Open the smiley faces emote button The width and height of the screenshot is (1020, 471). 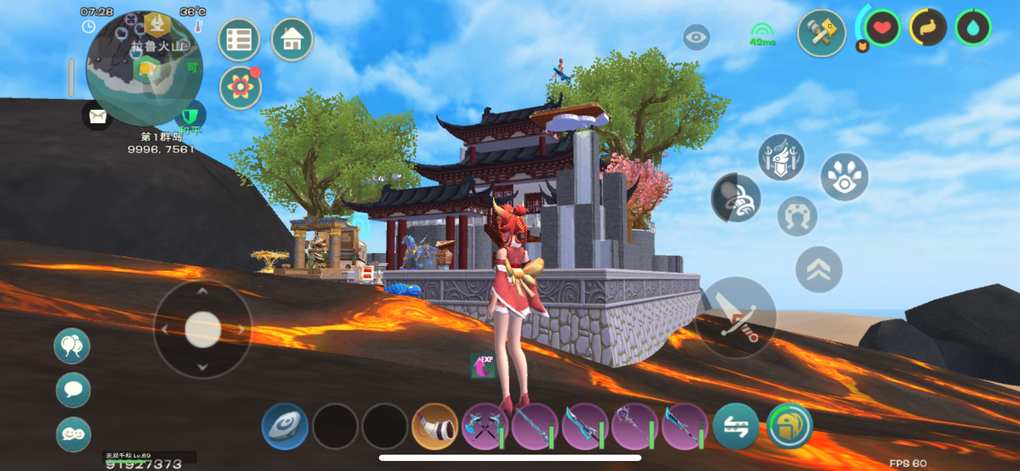73,434
